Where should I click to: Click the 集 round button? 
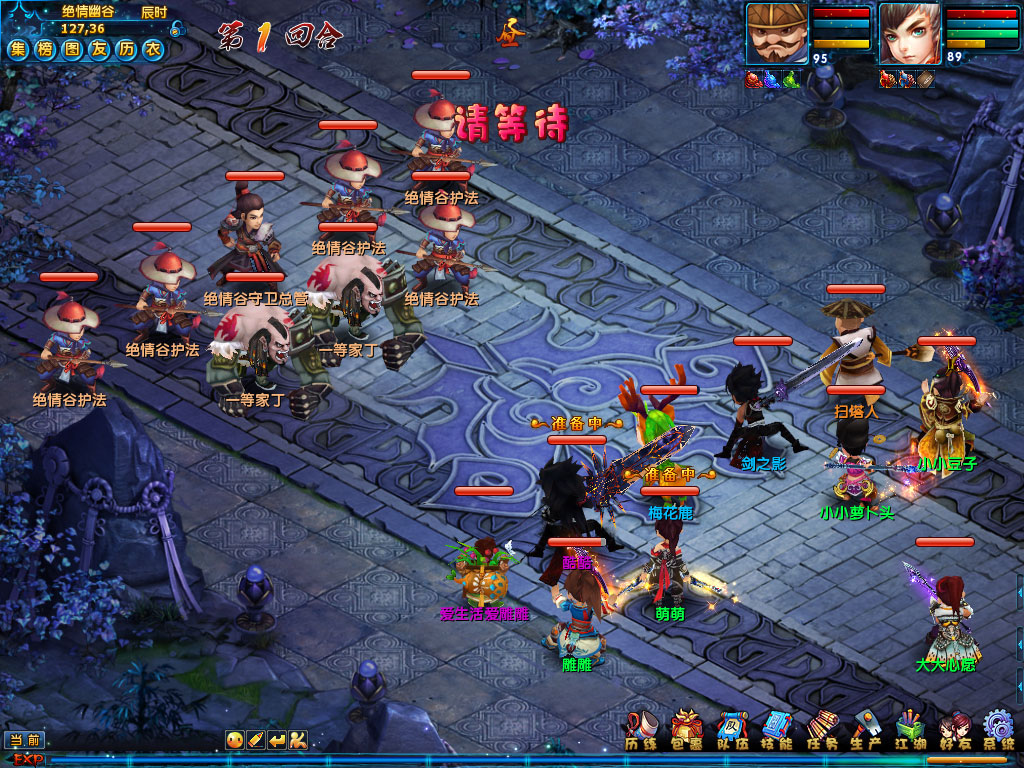19,49
